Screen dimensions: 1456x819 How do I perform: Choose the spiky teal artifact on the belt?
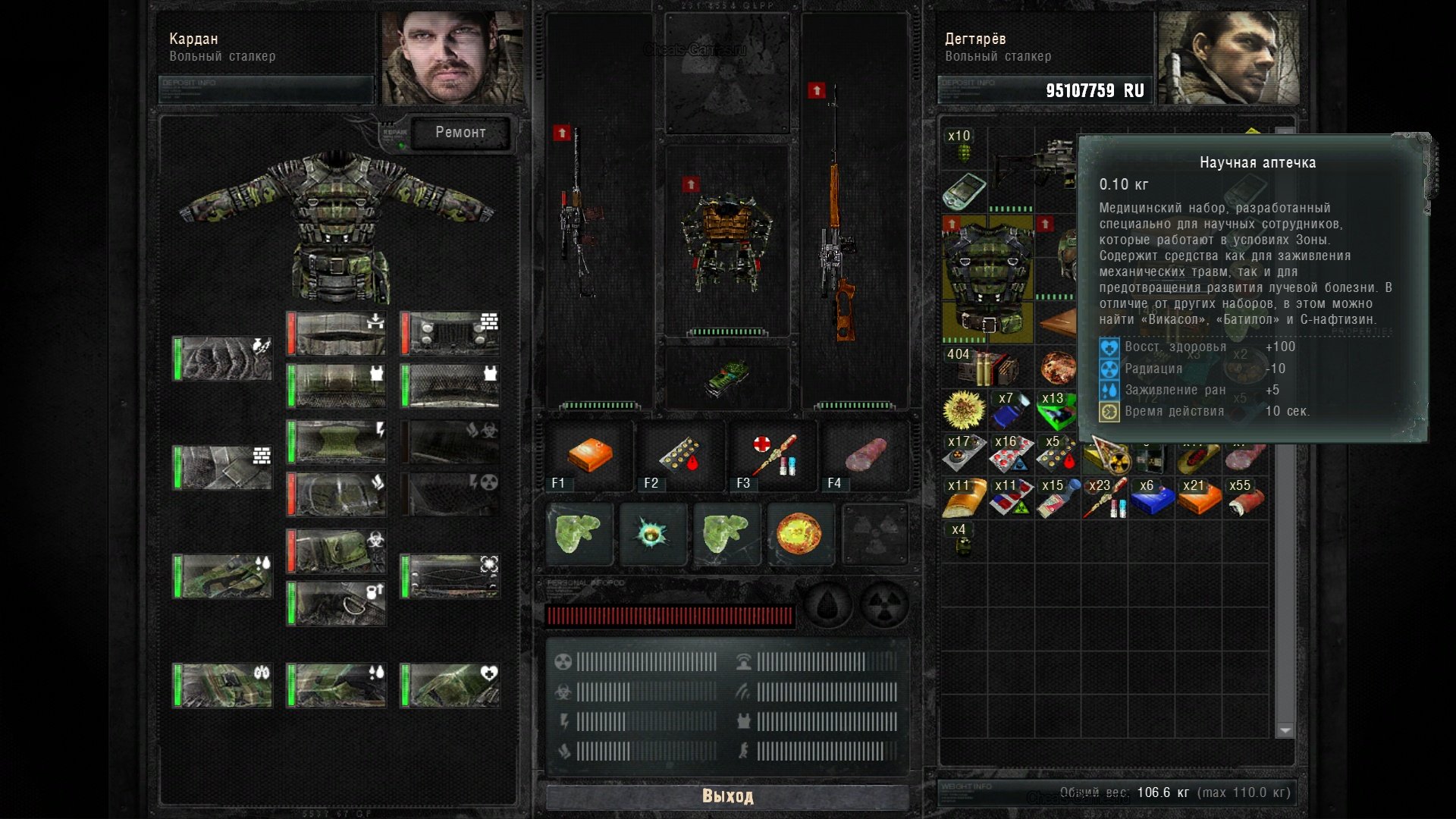(x=652, y=533)
